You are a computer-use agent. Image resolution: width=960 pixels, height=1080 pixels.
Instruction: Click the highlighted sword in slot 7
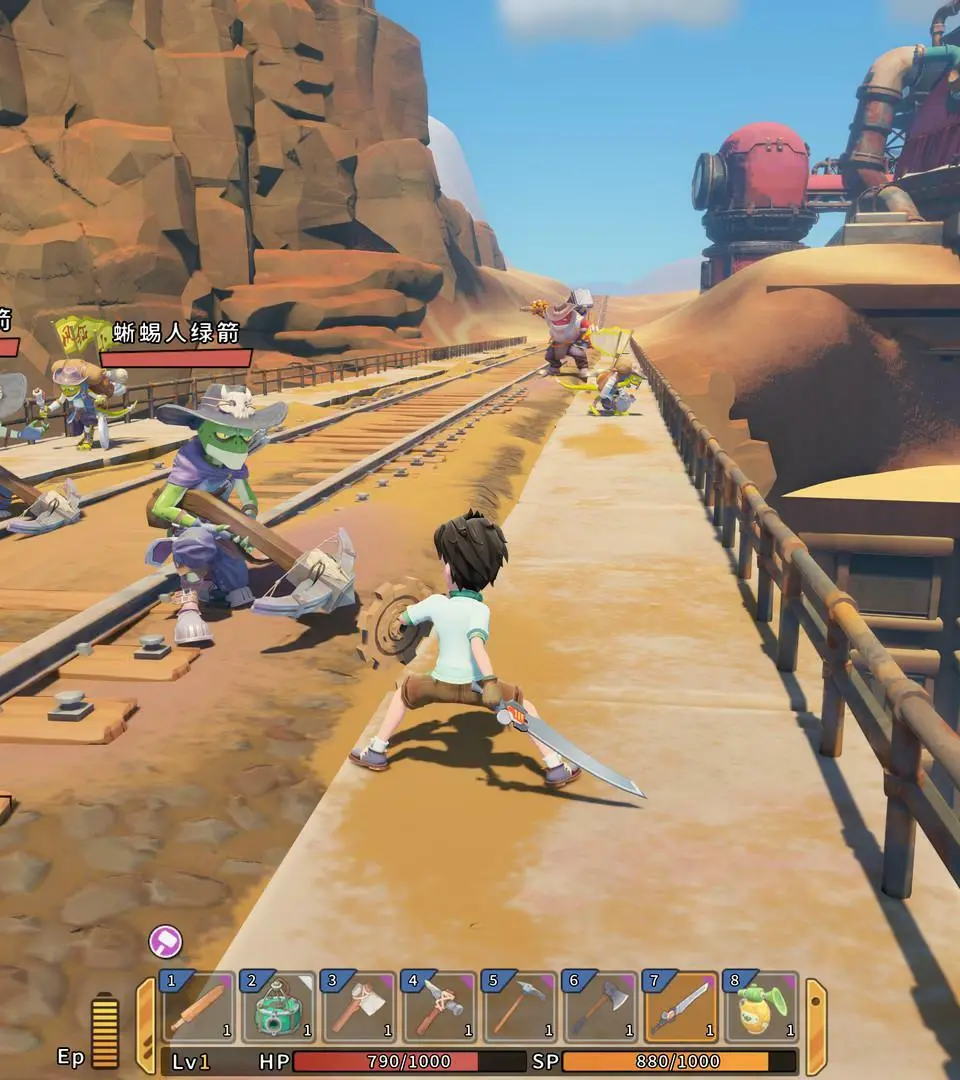click(x=681, y=1007)
